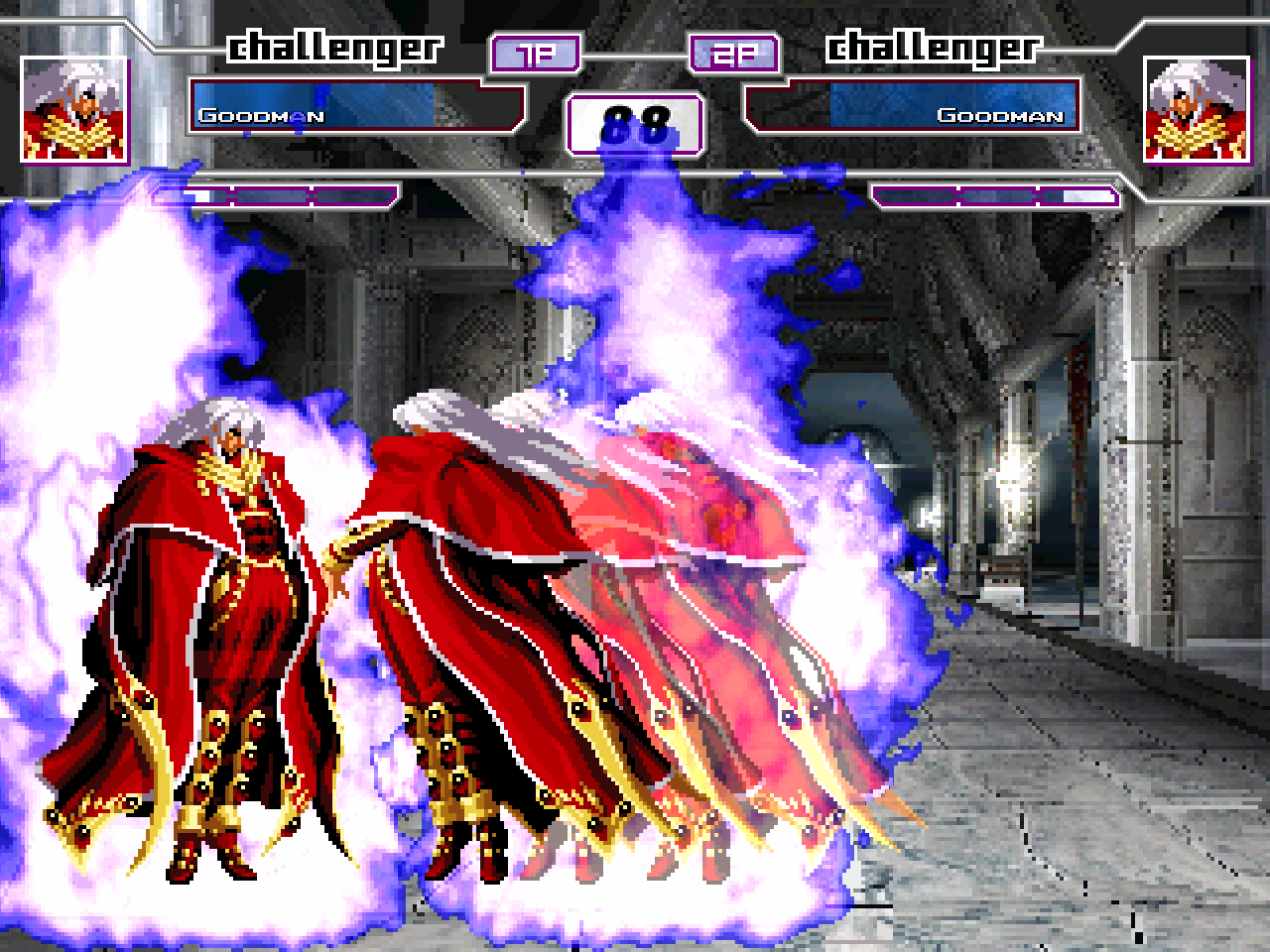Select the left challenger name tab
This screenshot has width=1270, height=952.
tap(334, 45)
